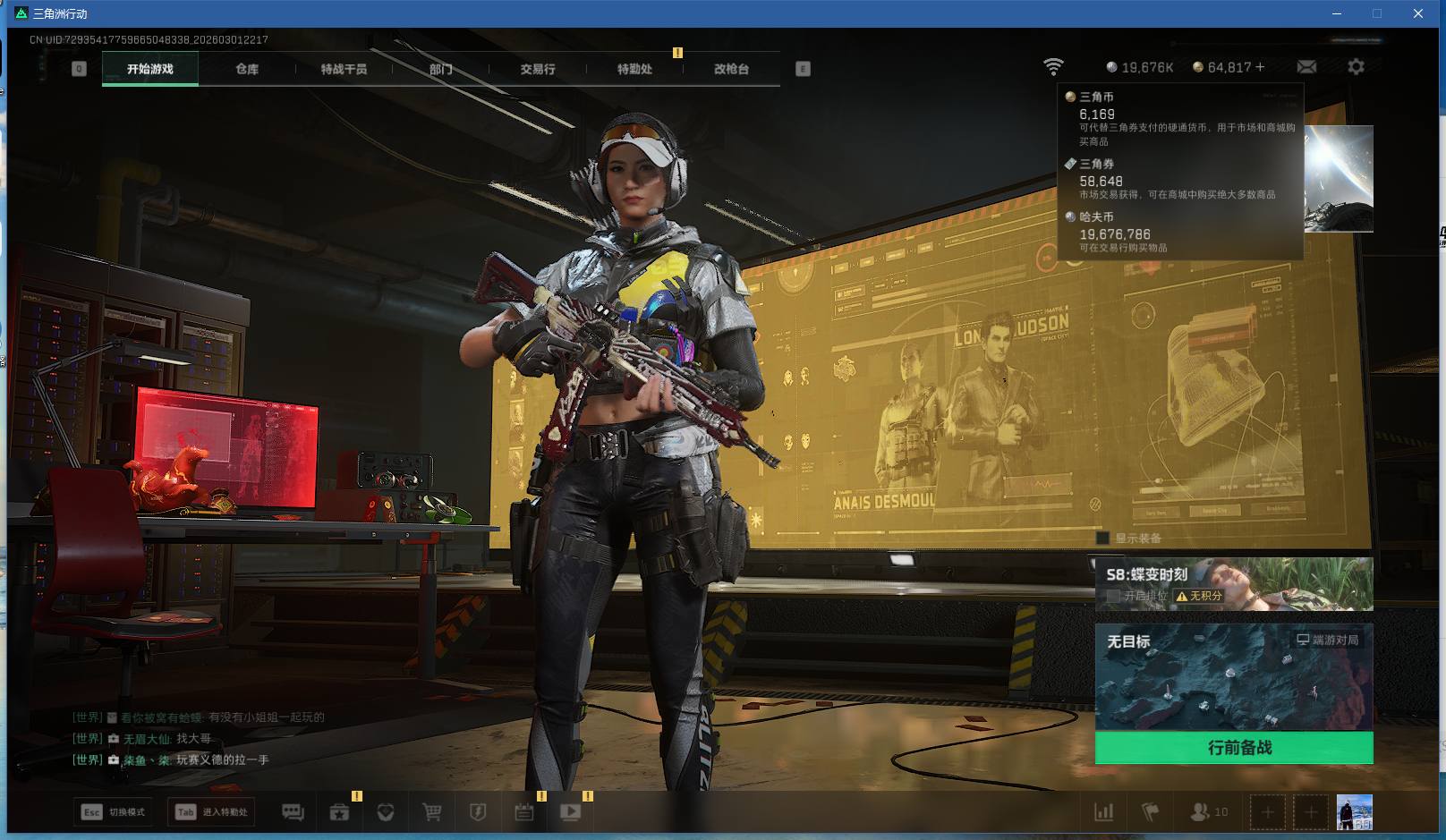Open the mail envelope icon
This screenshot has width=1446, height=840.
1306,67
